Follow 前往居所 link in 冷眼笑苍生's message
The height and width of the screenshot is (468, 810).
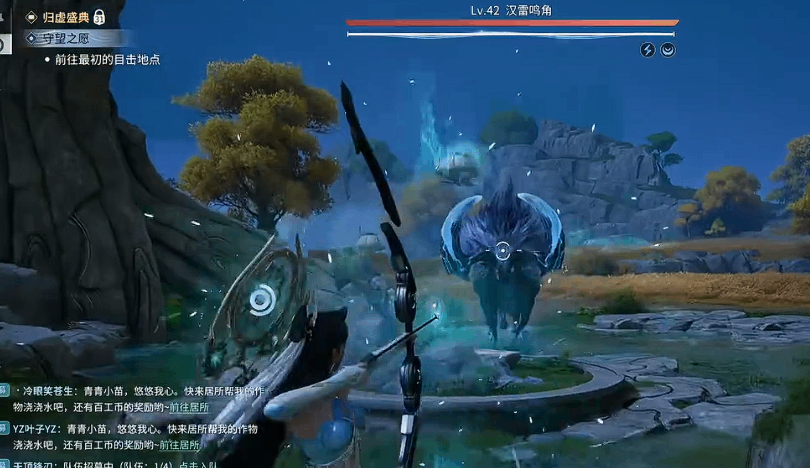pos(188,407)
